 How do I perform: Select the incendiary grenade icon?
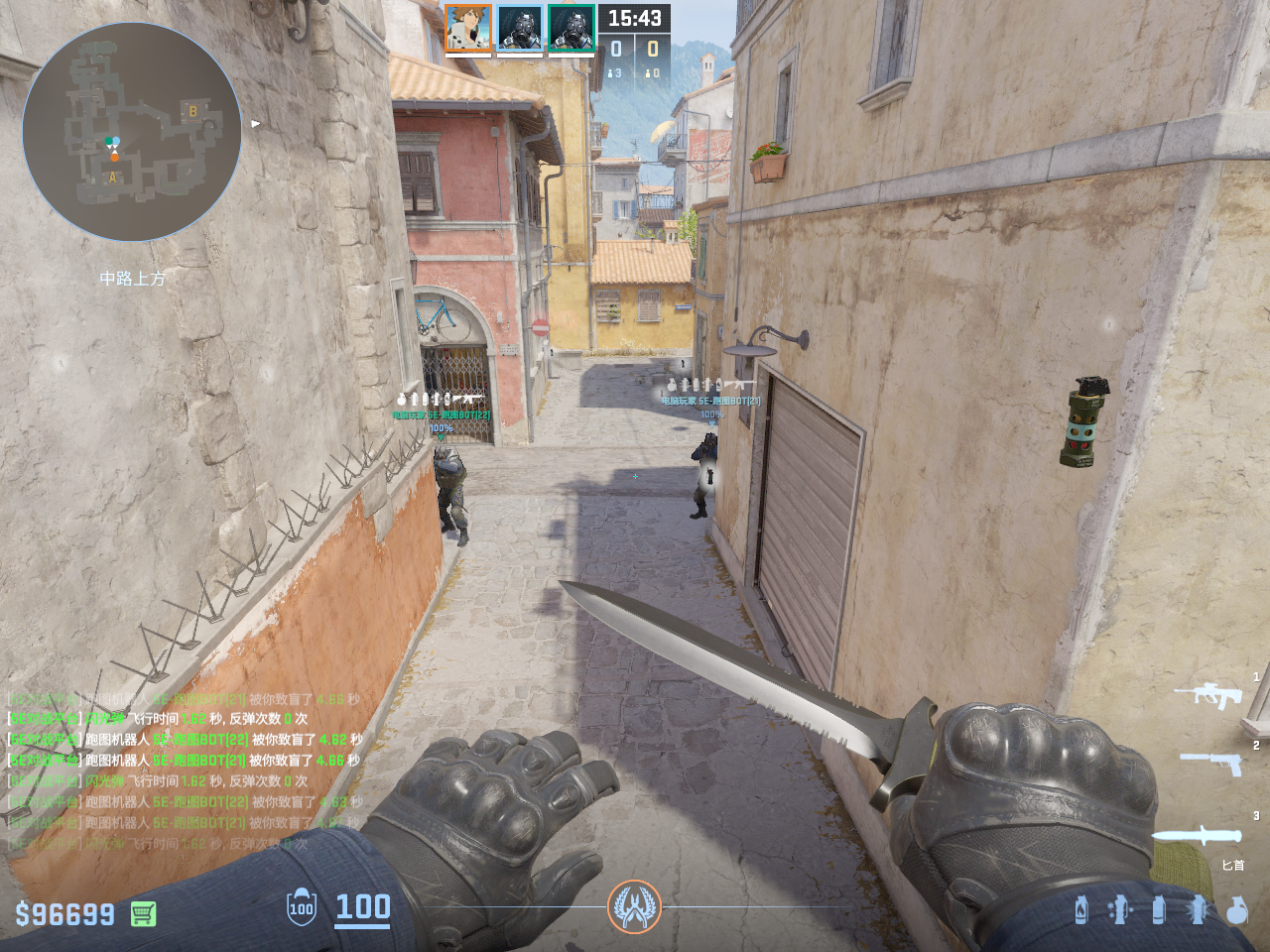[1081, 909]
